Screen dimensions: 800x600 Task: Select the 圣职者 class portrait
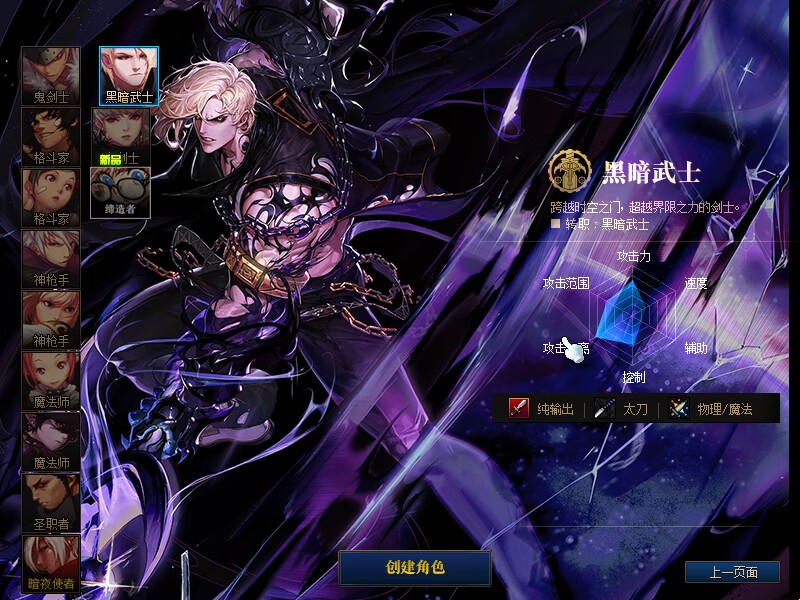pos(51,503)
